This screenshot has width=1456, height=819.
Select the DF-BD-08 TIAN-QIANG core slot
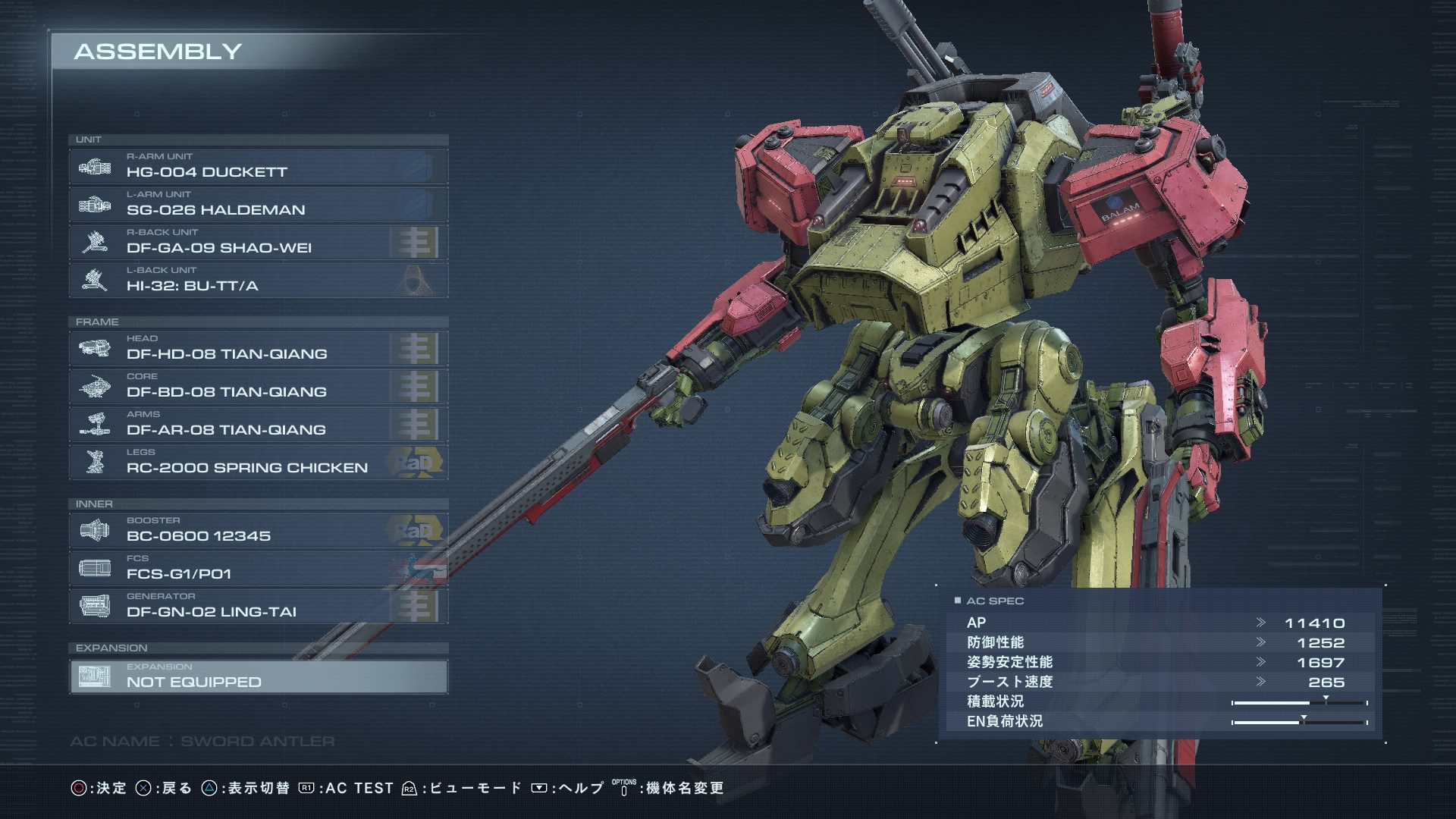(x=258, y=386)
